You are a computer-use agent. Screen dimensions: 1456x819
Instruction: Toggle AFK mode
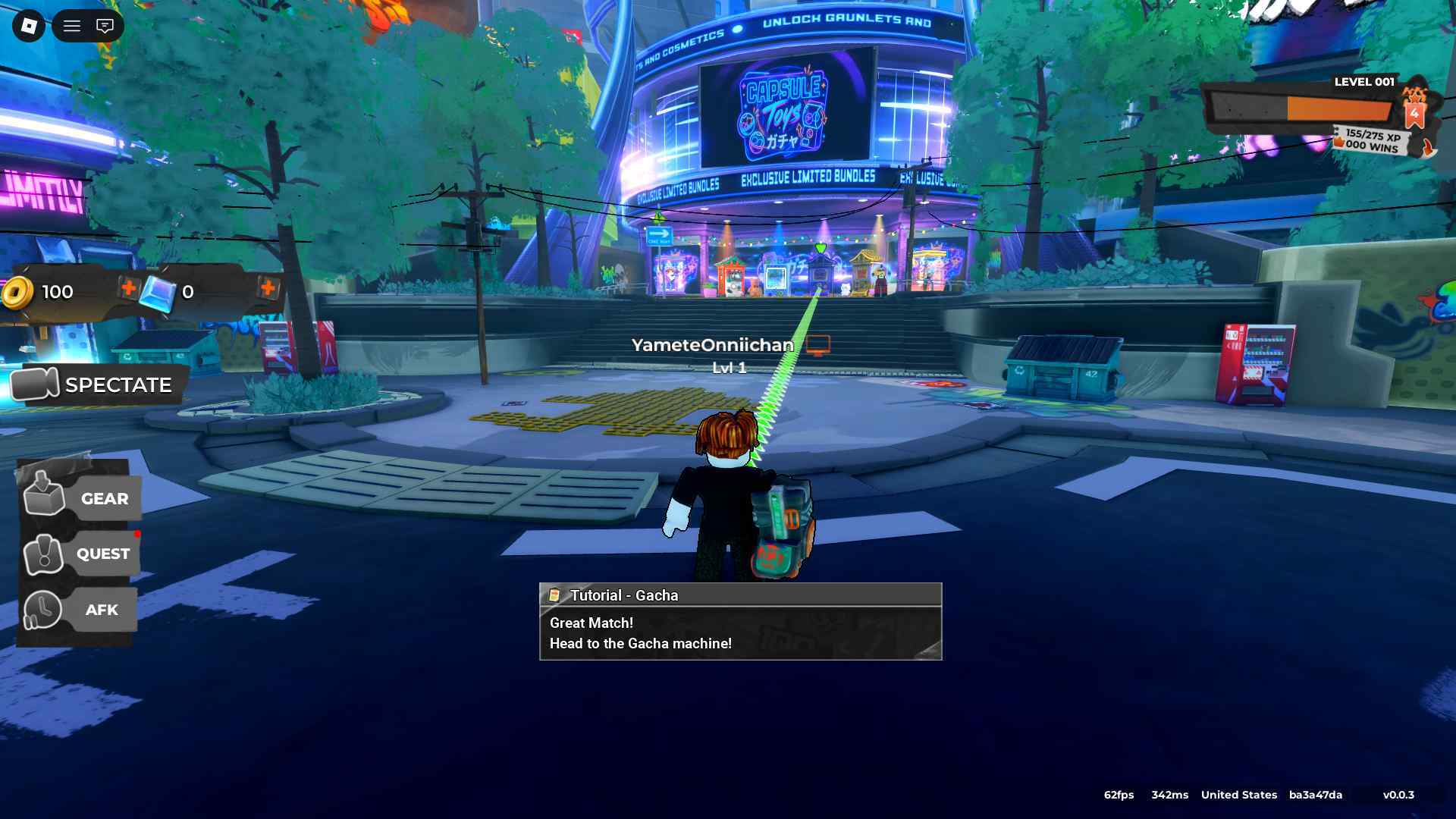(80, 610)
